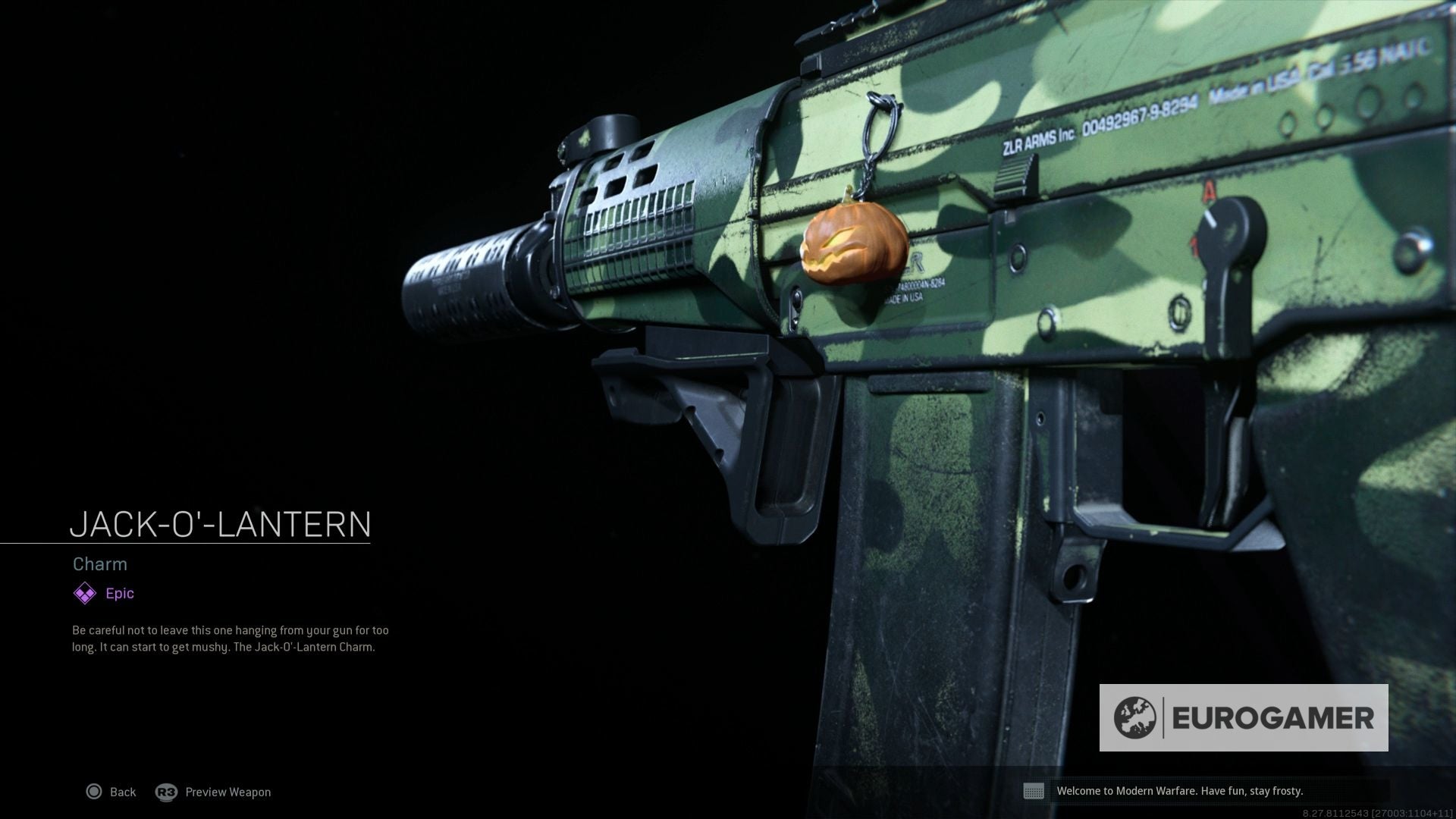Select the Charm item type label
Viewport: 1456px width, 819px height.
[99, 564]
